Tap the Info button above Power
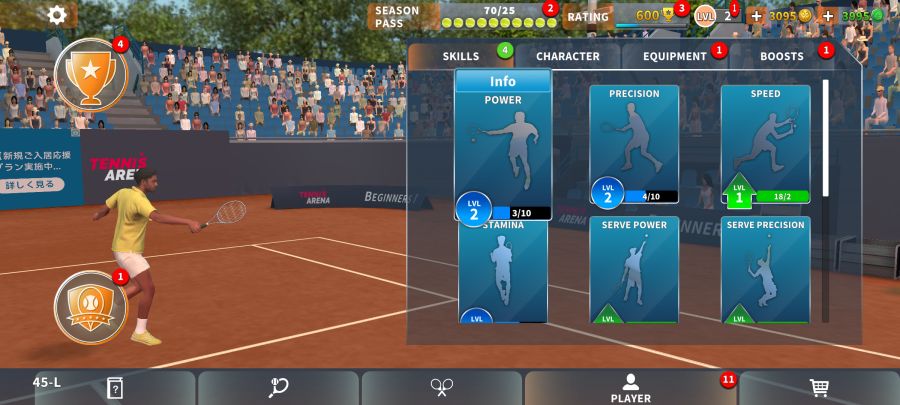This screenshot has width=900, height=405. 503,81
